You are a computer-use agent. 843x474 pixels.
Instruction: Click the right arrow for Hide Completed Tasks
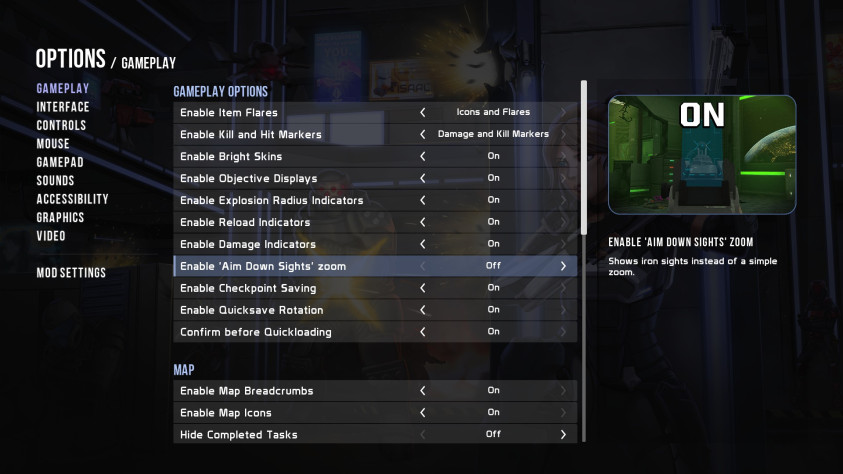point(563,435)
